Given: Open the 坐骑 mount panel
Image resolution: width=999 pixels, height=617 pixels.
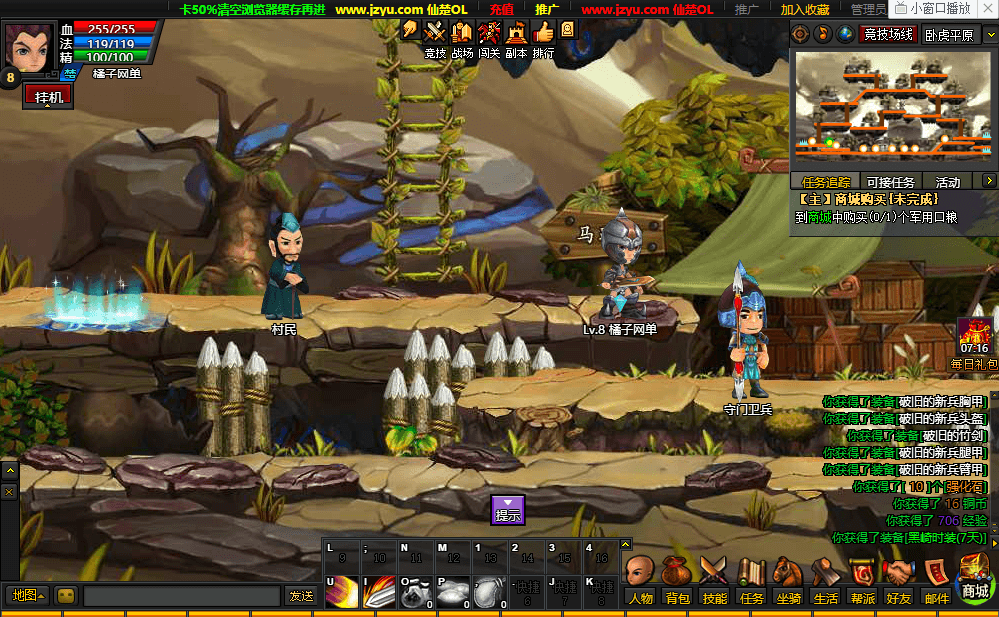Looking at the screenshot, I should tap(788, 579).
